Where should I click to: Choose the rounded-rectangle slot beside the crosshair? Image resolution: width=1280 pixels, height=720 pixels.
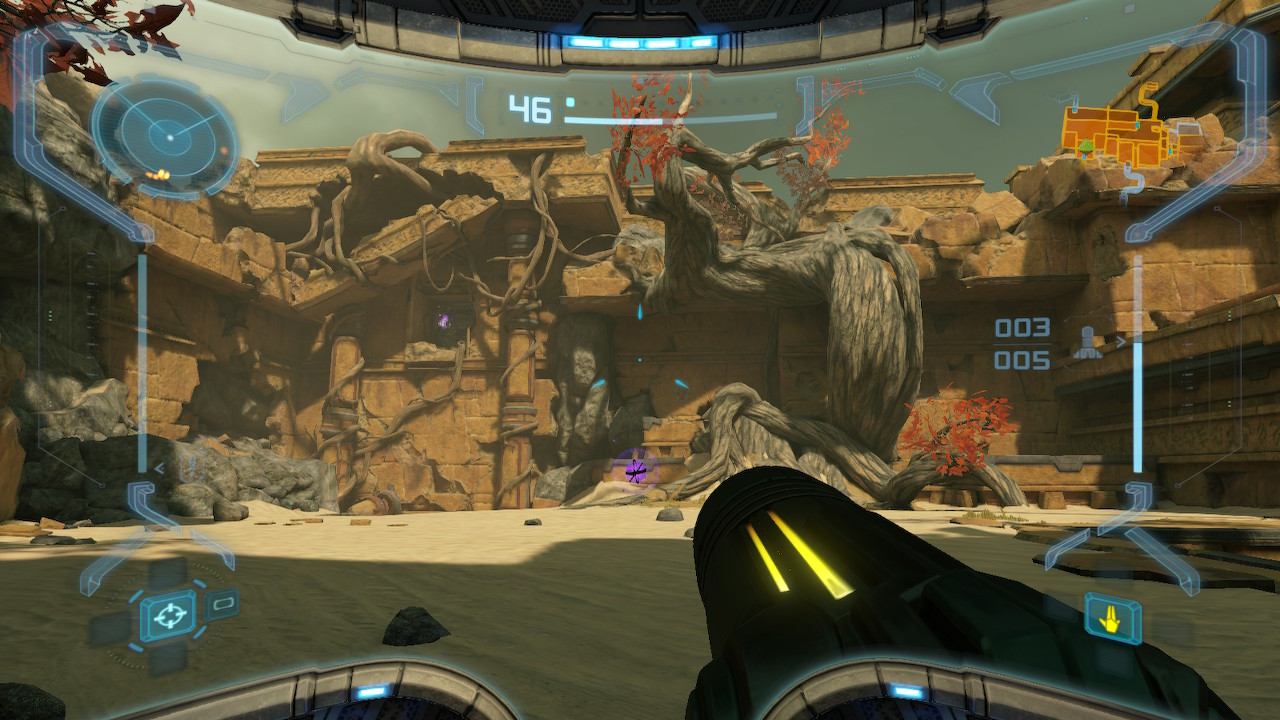click(222, 603)
